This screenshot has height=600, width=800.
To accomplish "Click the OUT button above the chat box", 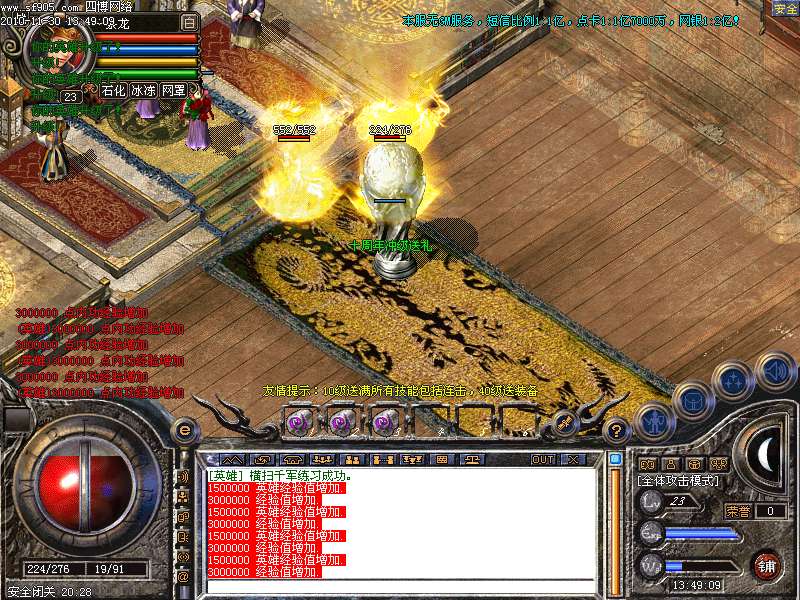I will tap(542, 459).
